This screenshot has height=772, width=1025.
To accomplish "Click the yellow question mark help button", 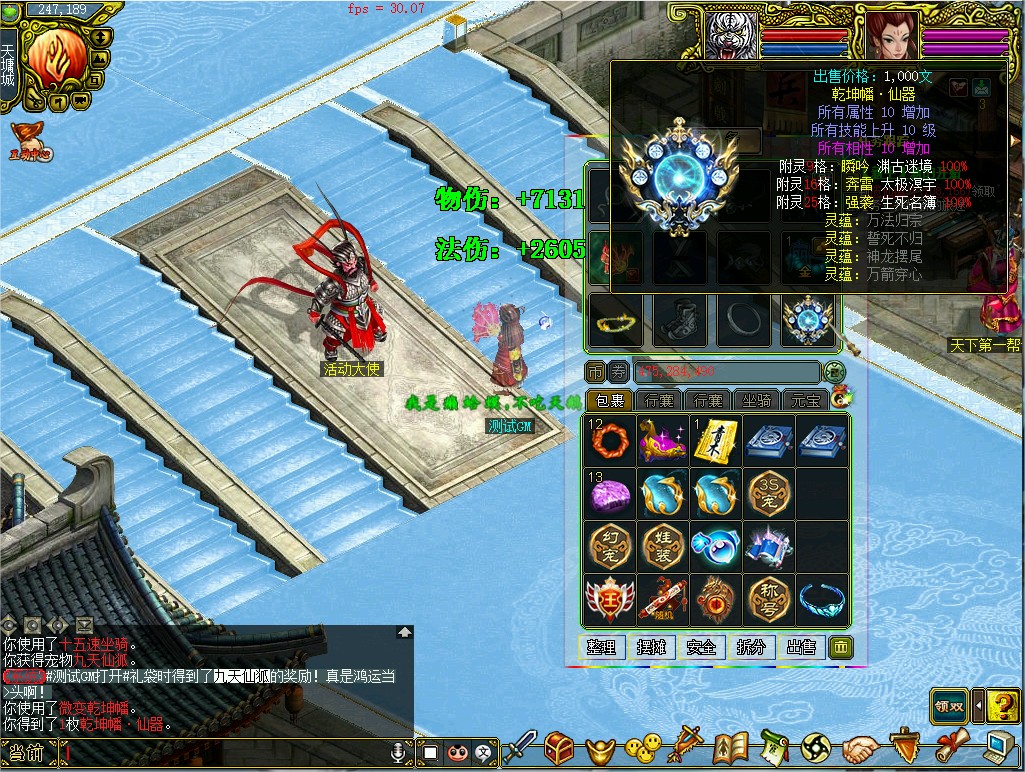I will click(x=1003, y=706).
